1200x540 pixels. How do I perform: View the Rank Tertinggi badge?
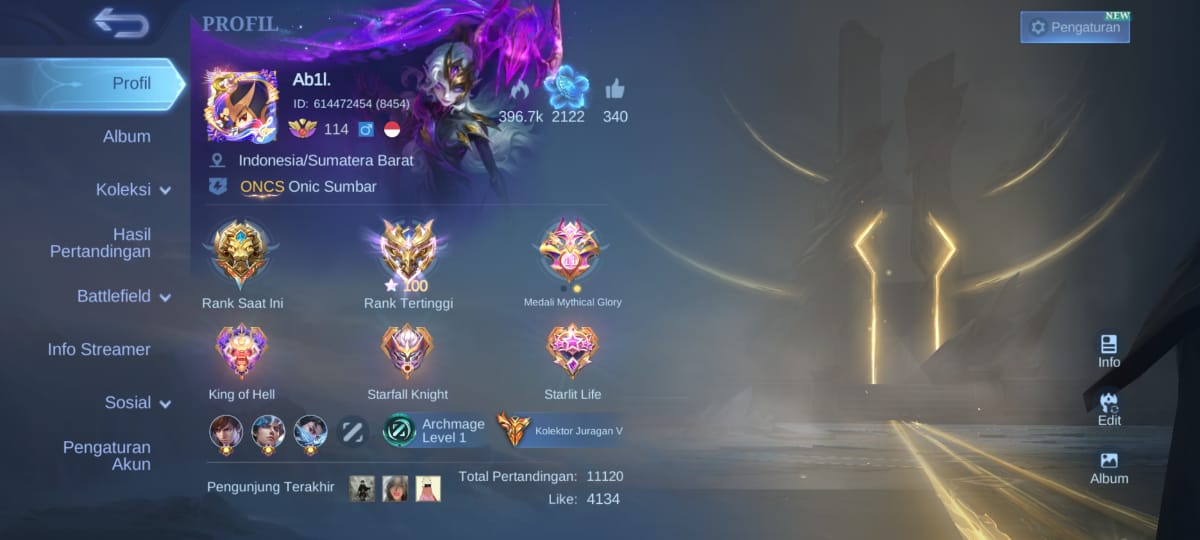click(x=408, y=250)
